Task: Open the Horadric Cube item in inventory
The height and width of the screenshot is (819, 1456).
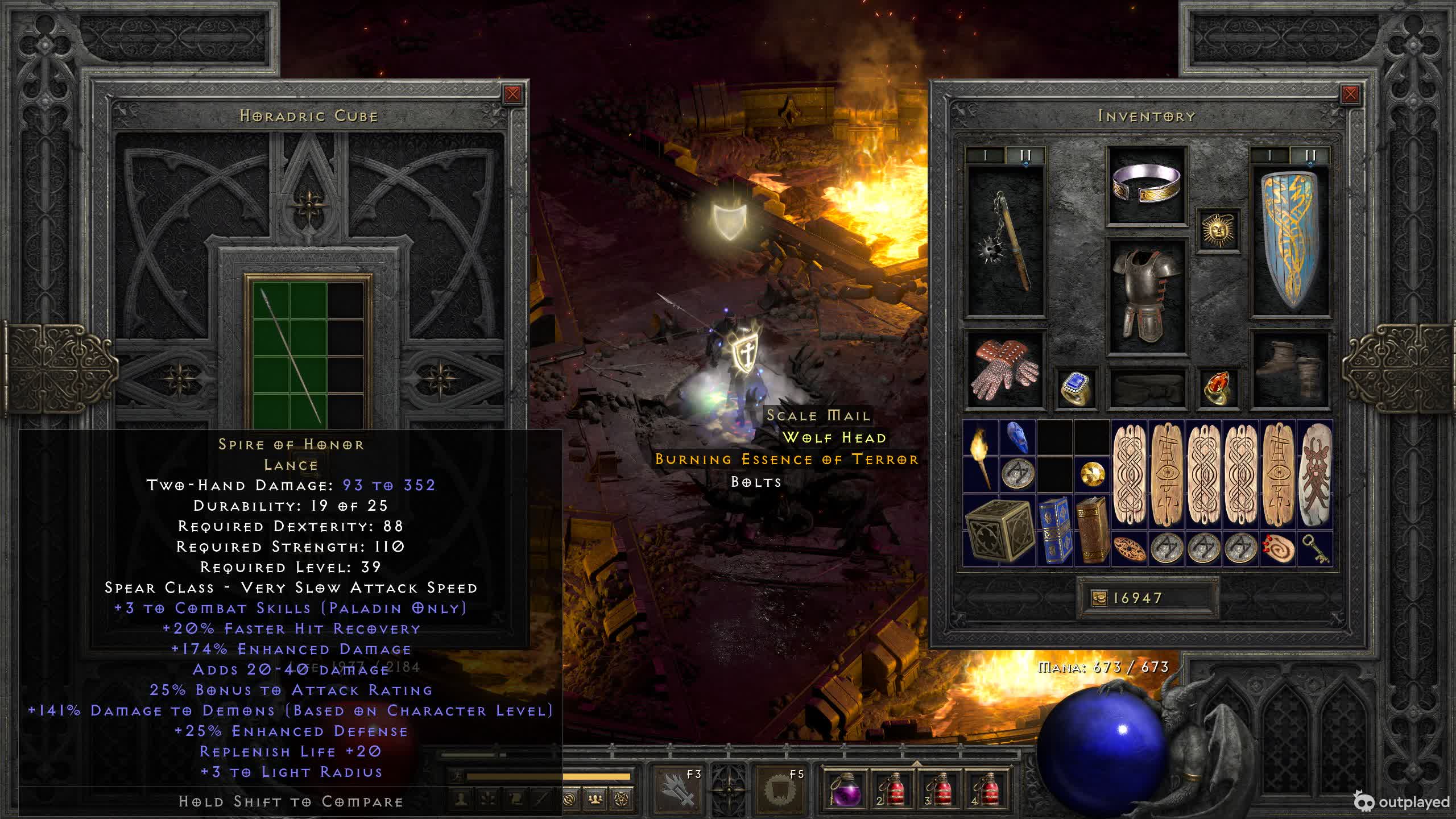Action: 999,531
